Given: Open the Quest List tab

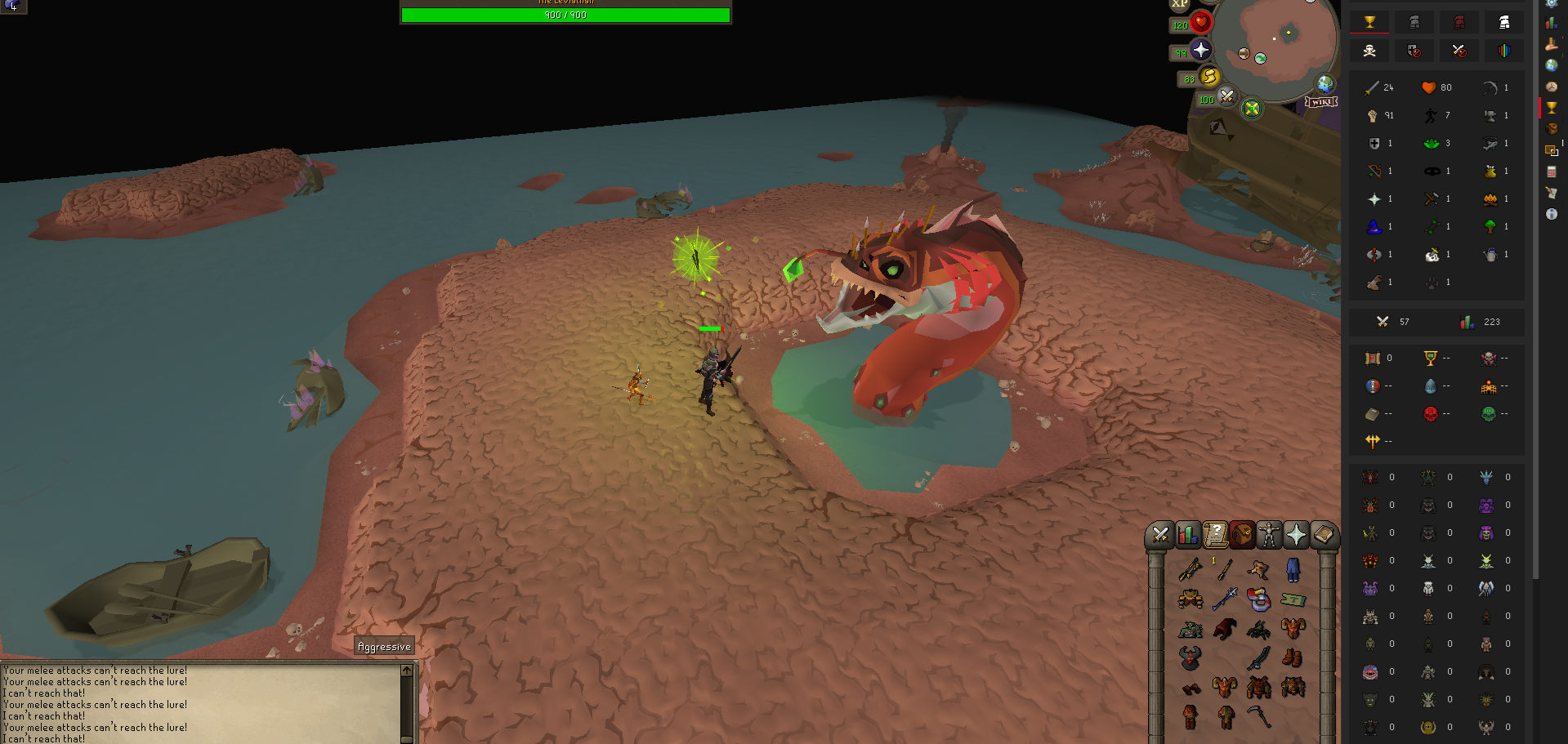Looking at the screenshot, I should 1215,536.
